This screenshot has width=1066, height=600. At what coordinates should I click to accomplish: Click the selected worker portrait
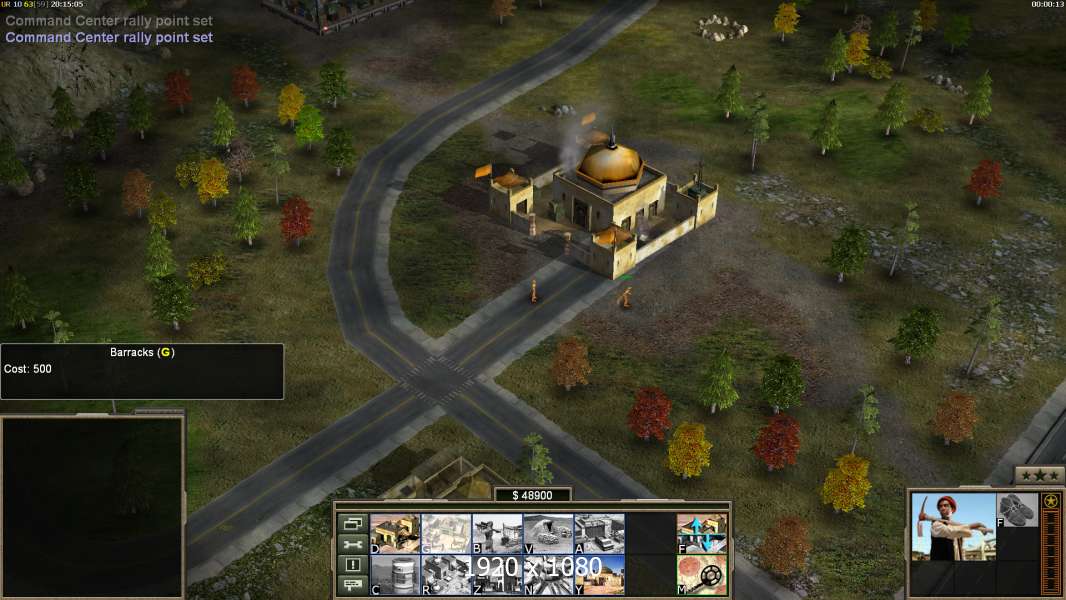tap(953, 526)
